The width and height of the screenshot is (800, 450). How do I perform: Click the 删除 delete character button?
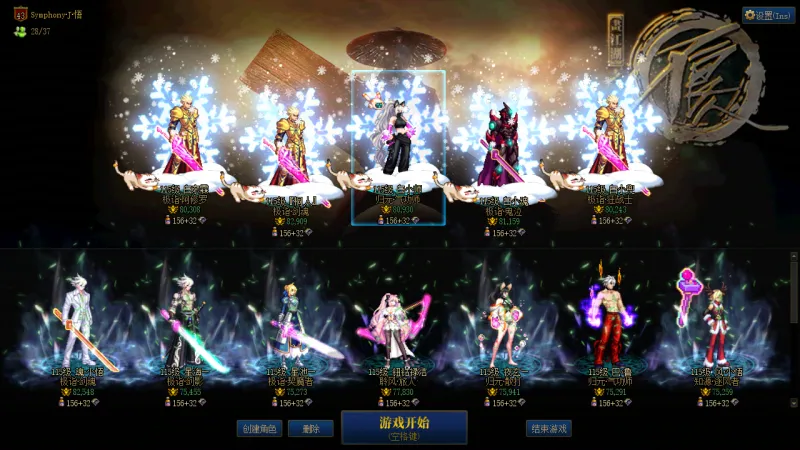[310, 428]
